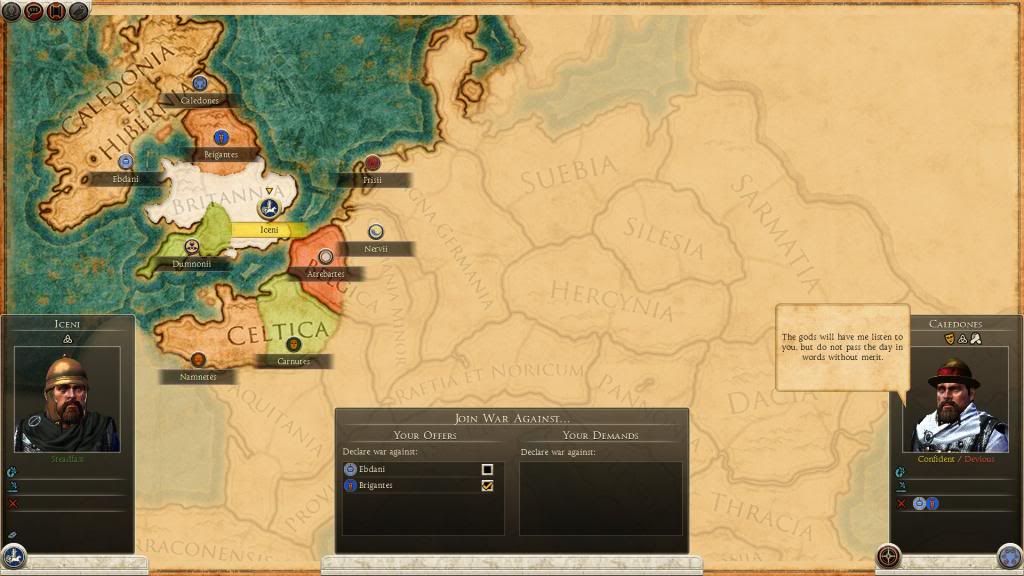Click the highlighted Iceni faction label
1024x576 pixels.
[x=269, y=229]
